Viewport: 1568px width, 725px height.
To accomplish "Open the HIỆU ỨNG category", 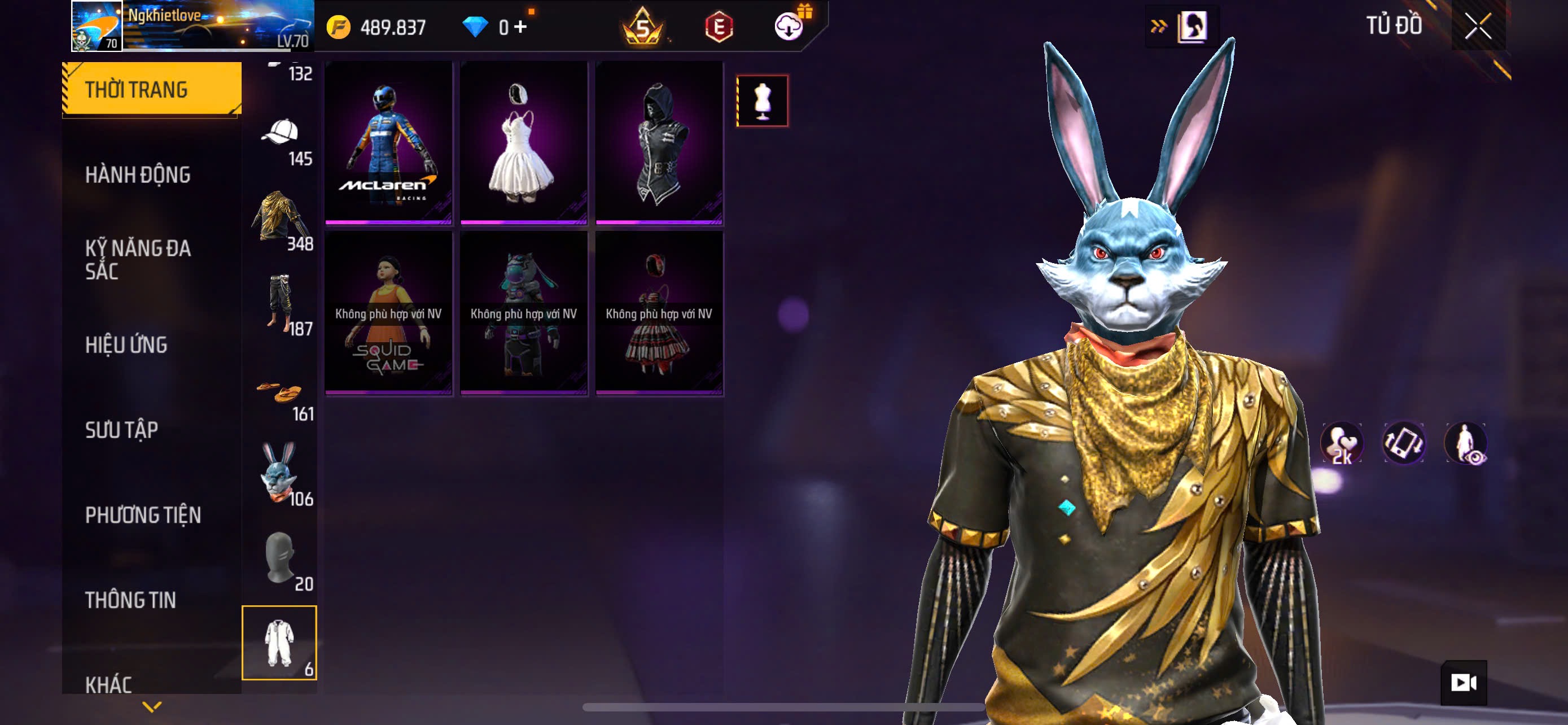I will tap(126, 344).
